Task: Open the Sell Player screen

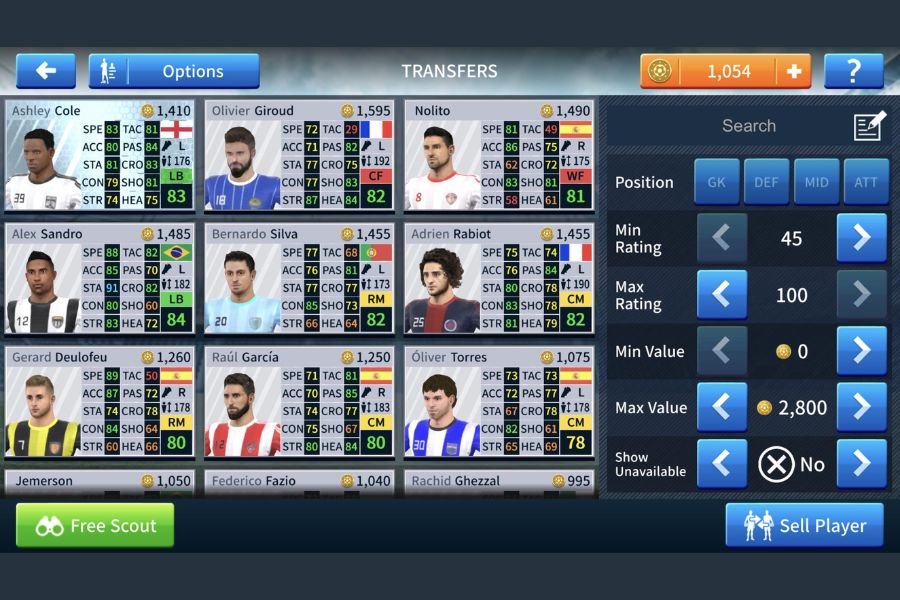Action: coord(804,525)
